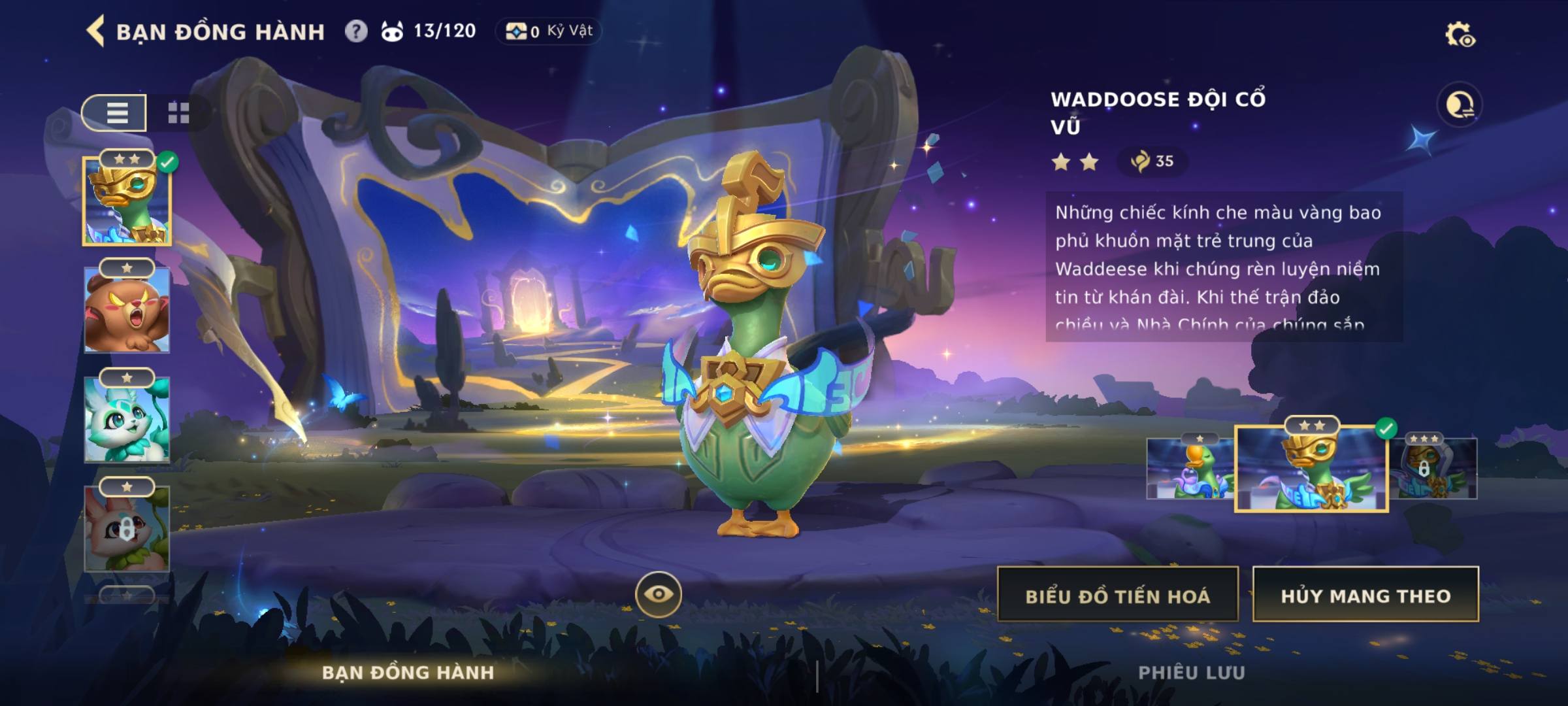This screenshot has width=1568, height=706.
Task: Open the Kỷ Vật relics counter
Action: point(549,31)
